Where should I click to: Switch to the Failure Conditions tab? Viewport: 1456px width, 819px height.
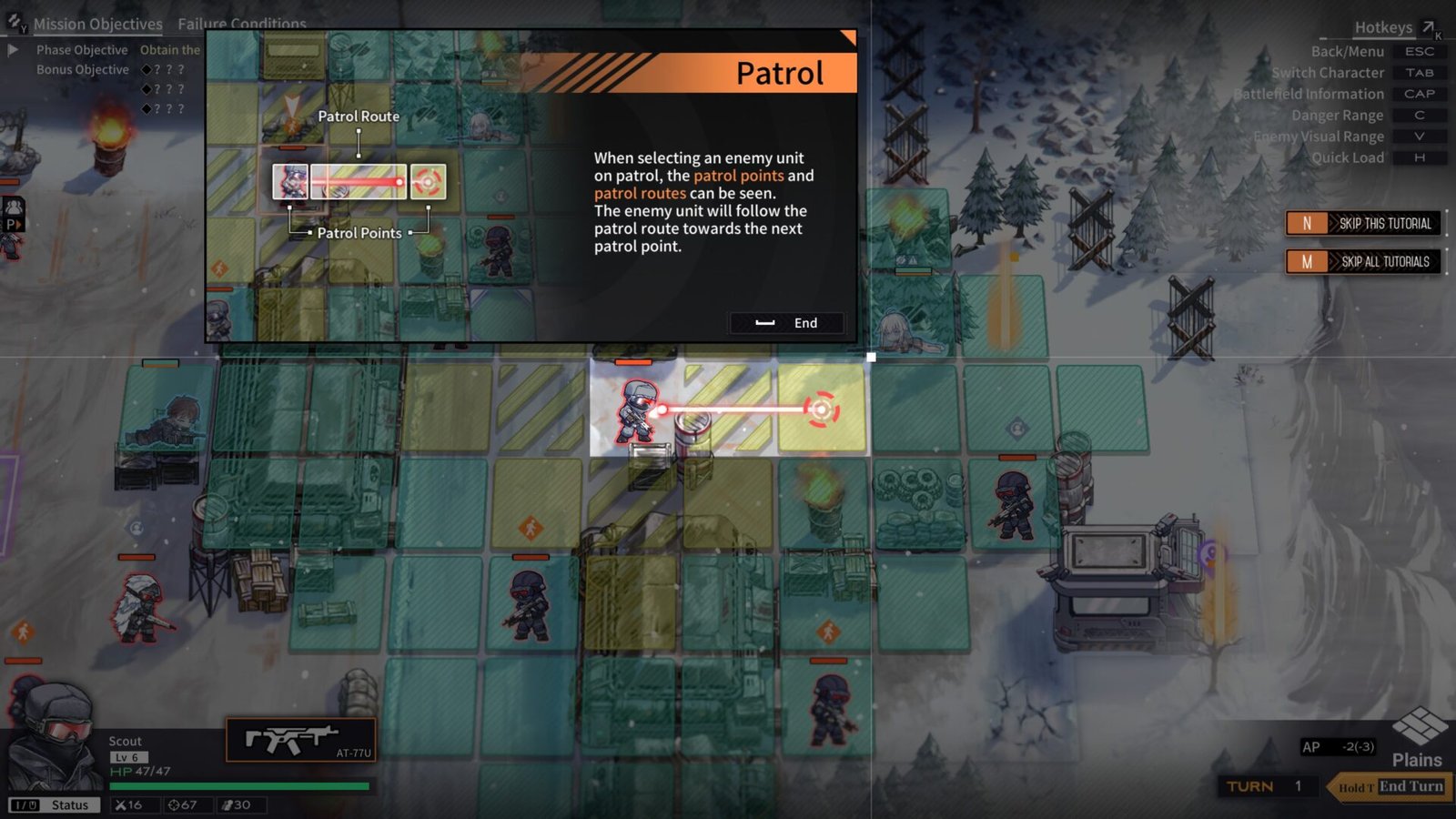click(241, 24)
